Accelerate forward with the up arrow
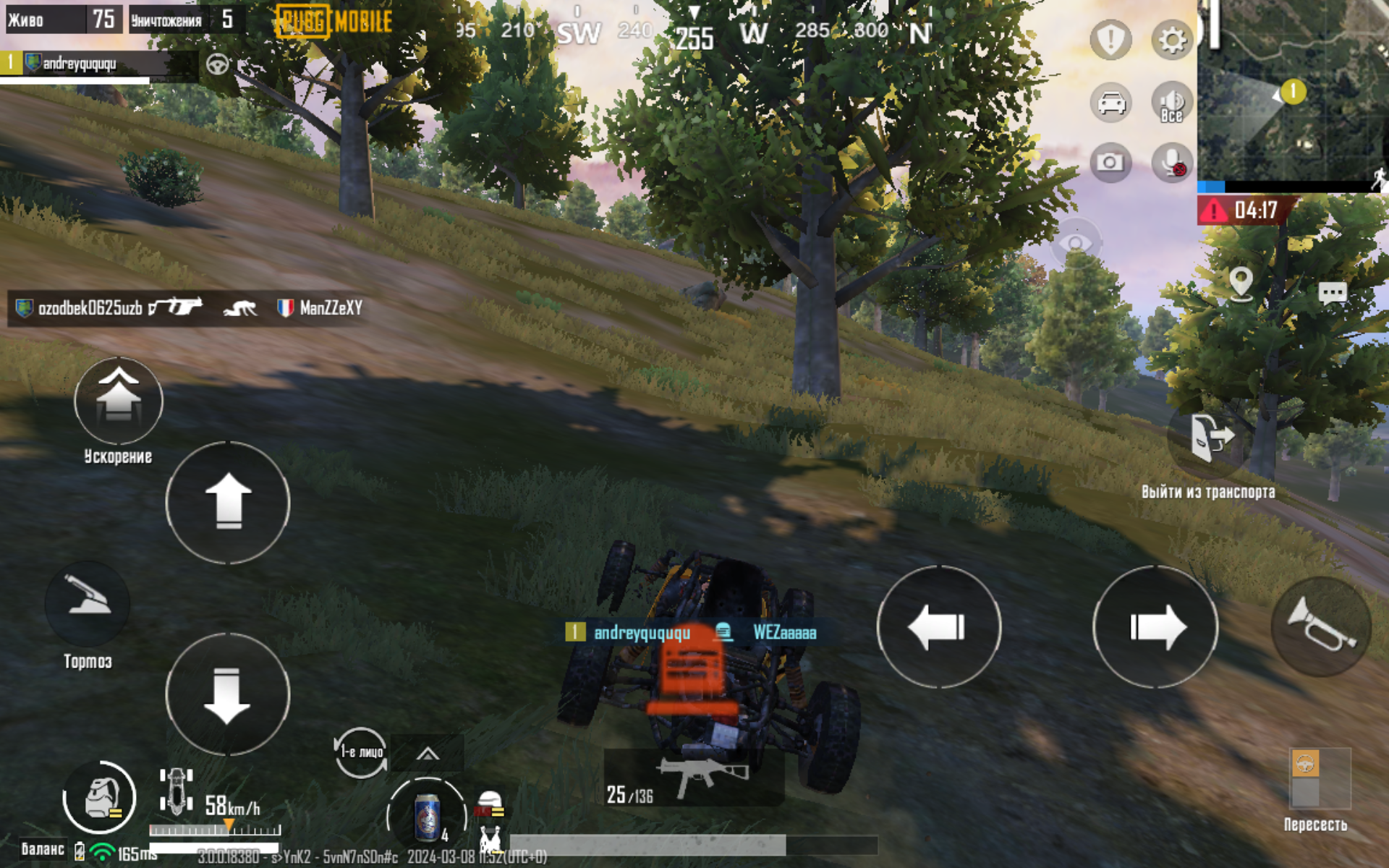Viewport: 1389px width, 868px height. (228, 502)
